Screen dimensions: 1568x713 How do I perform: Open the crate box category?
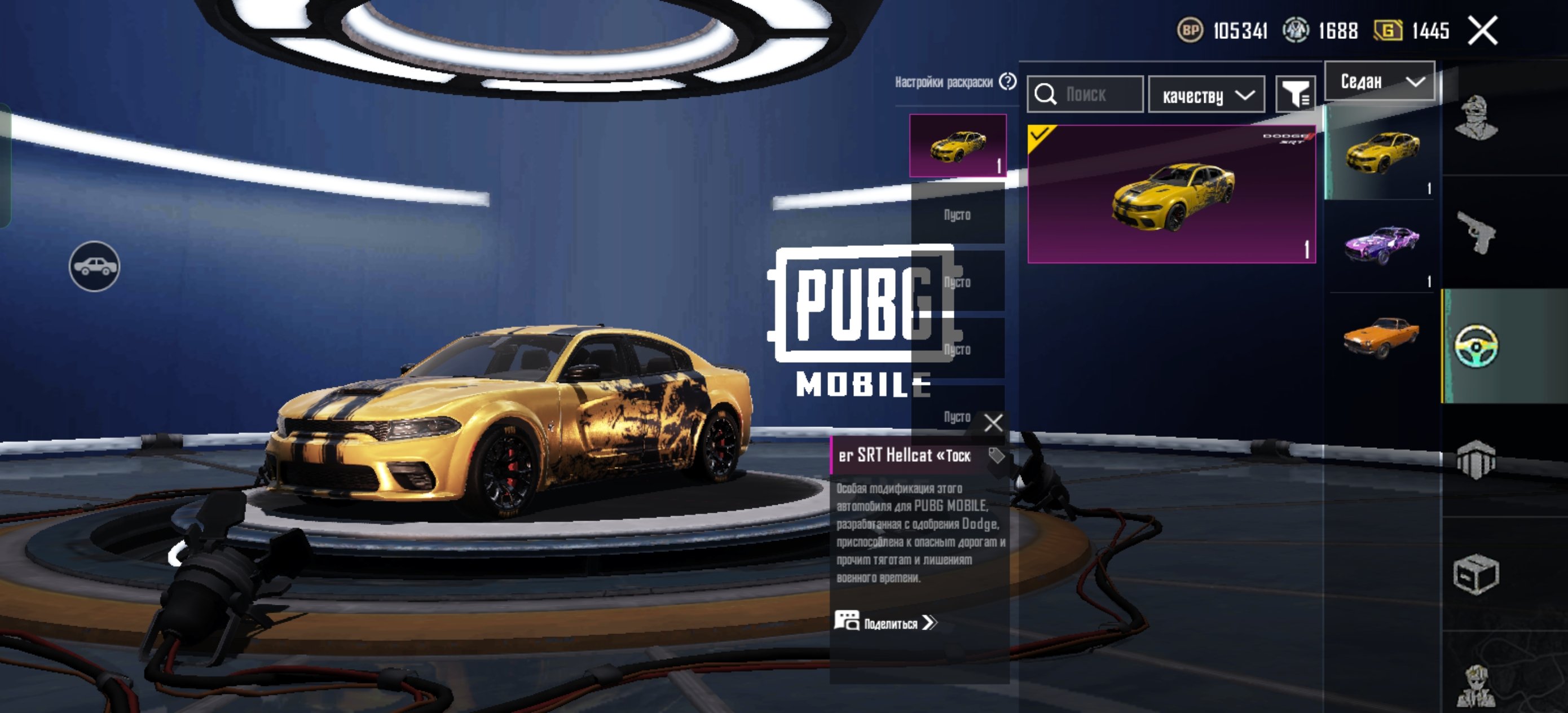pyautogui.click(x=1475, y=574)
